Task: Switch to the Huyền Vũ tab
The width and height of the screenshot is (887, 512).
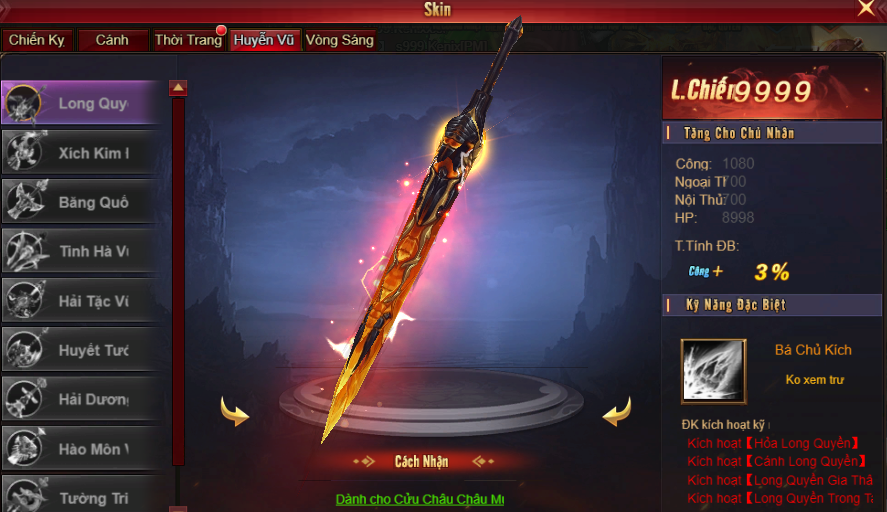Action: pyautogui.click(x=263, y=41)
